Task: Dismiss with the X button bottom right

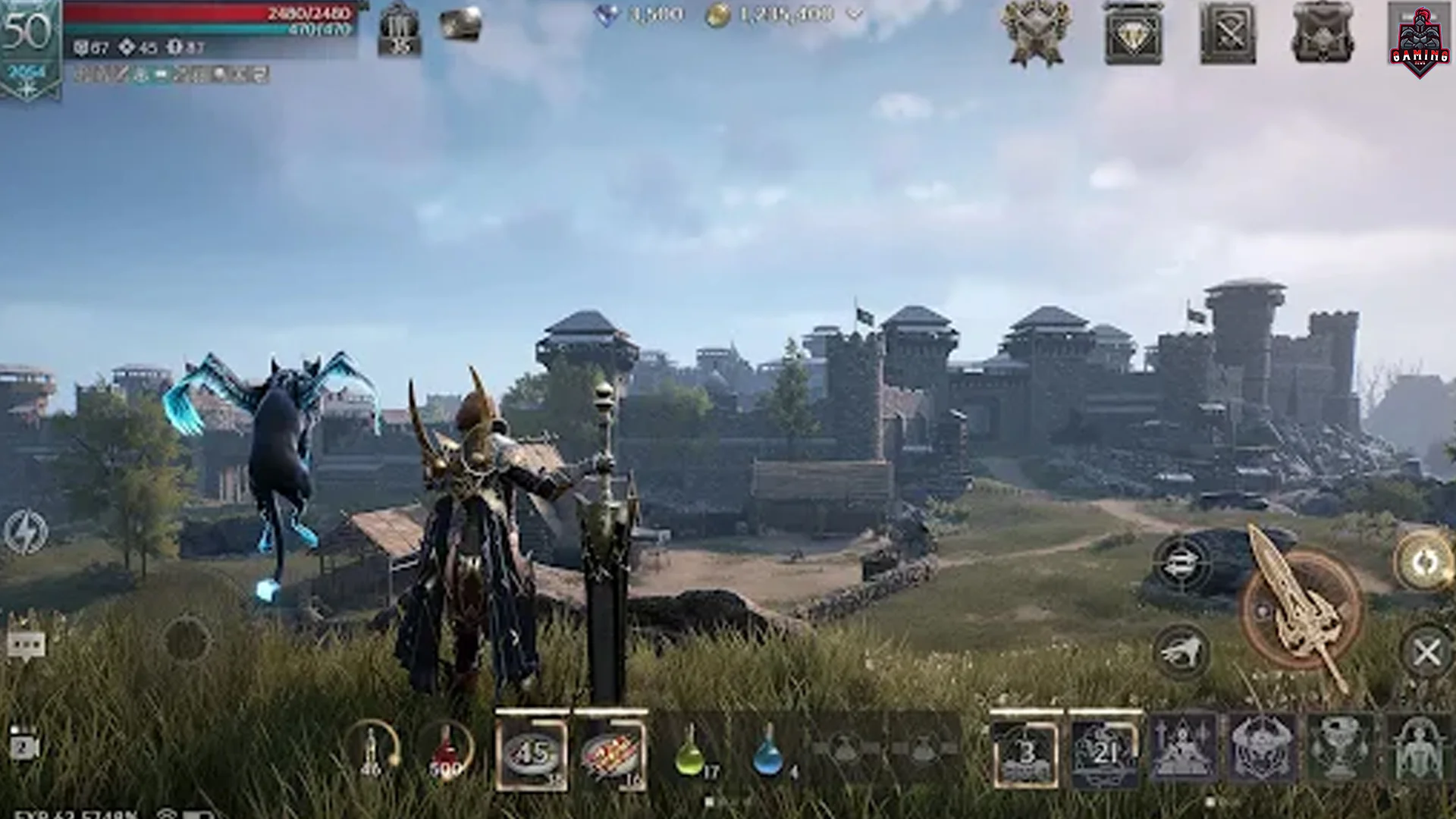Action: coord(1427,651)
